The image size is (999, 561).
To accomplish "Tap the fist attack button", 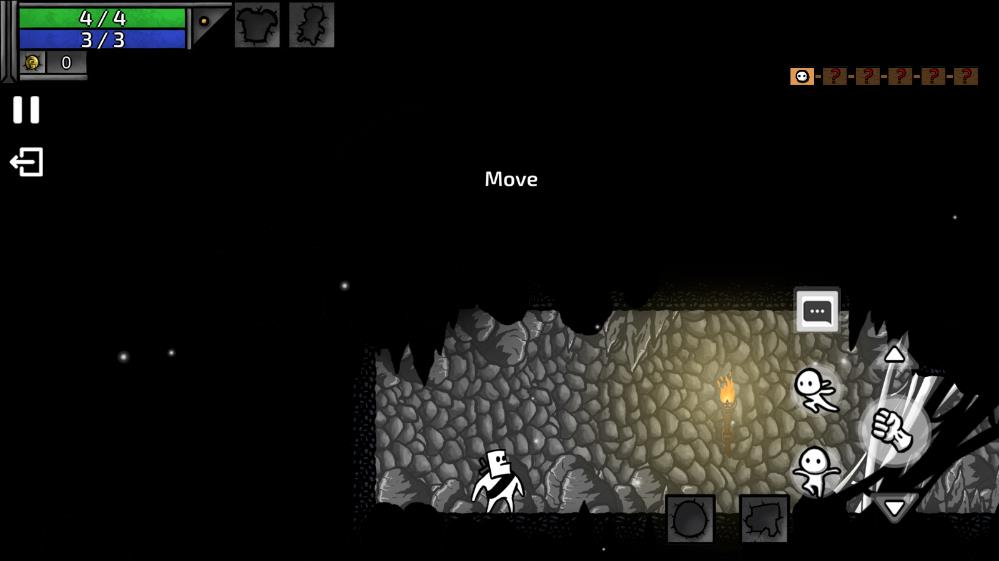I will tap(893, 430).
